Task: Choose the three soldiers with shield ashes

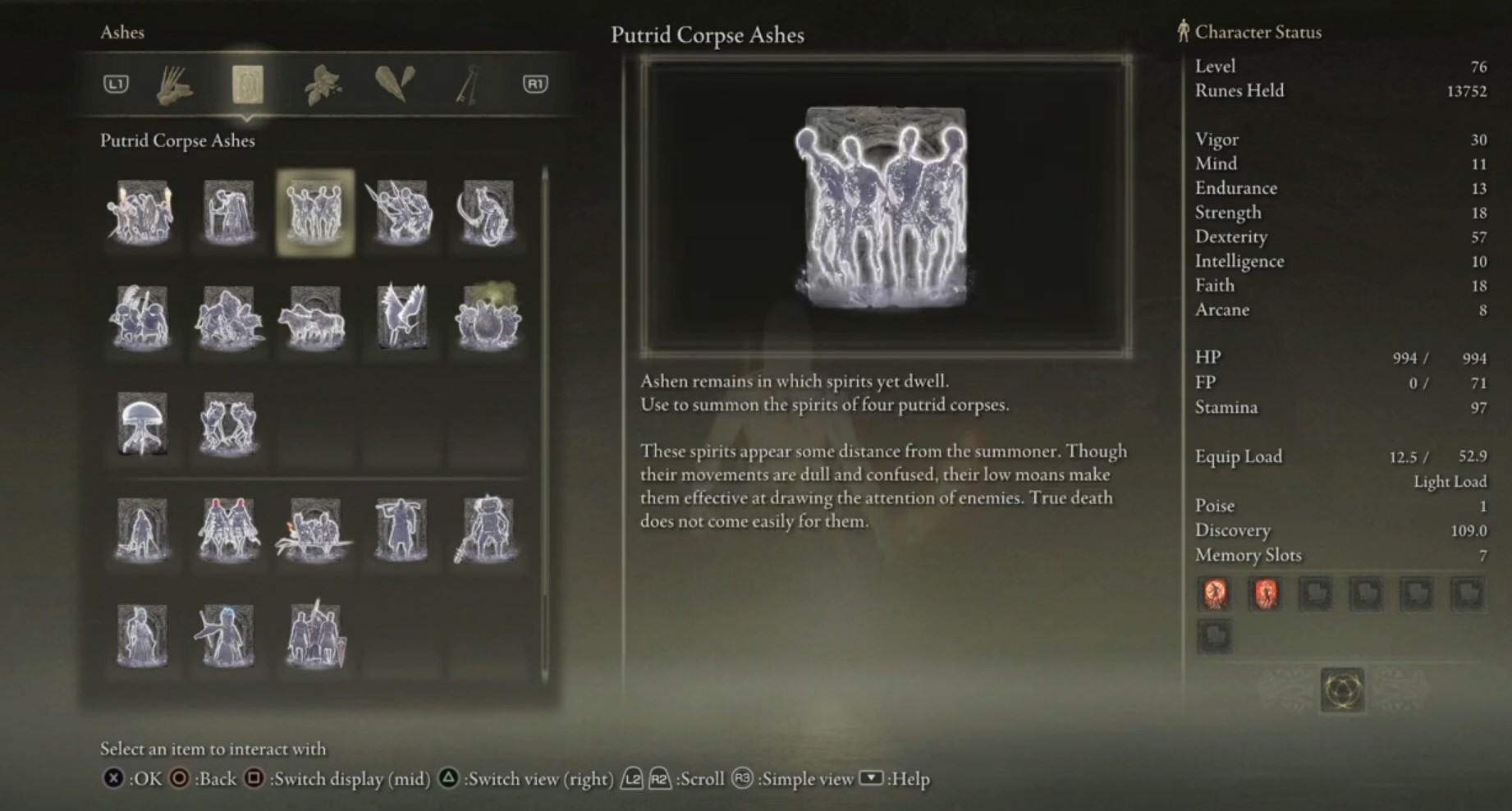Action: pyautogui.click(x=314, y=635)
